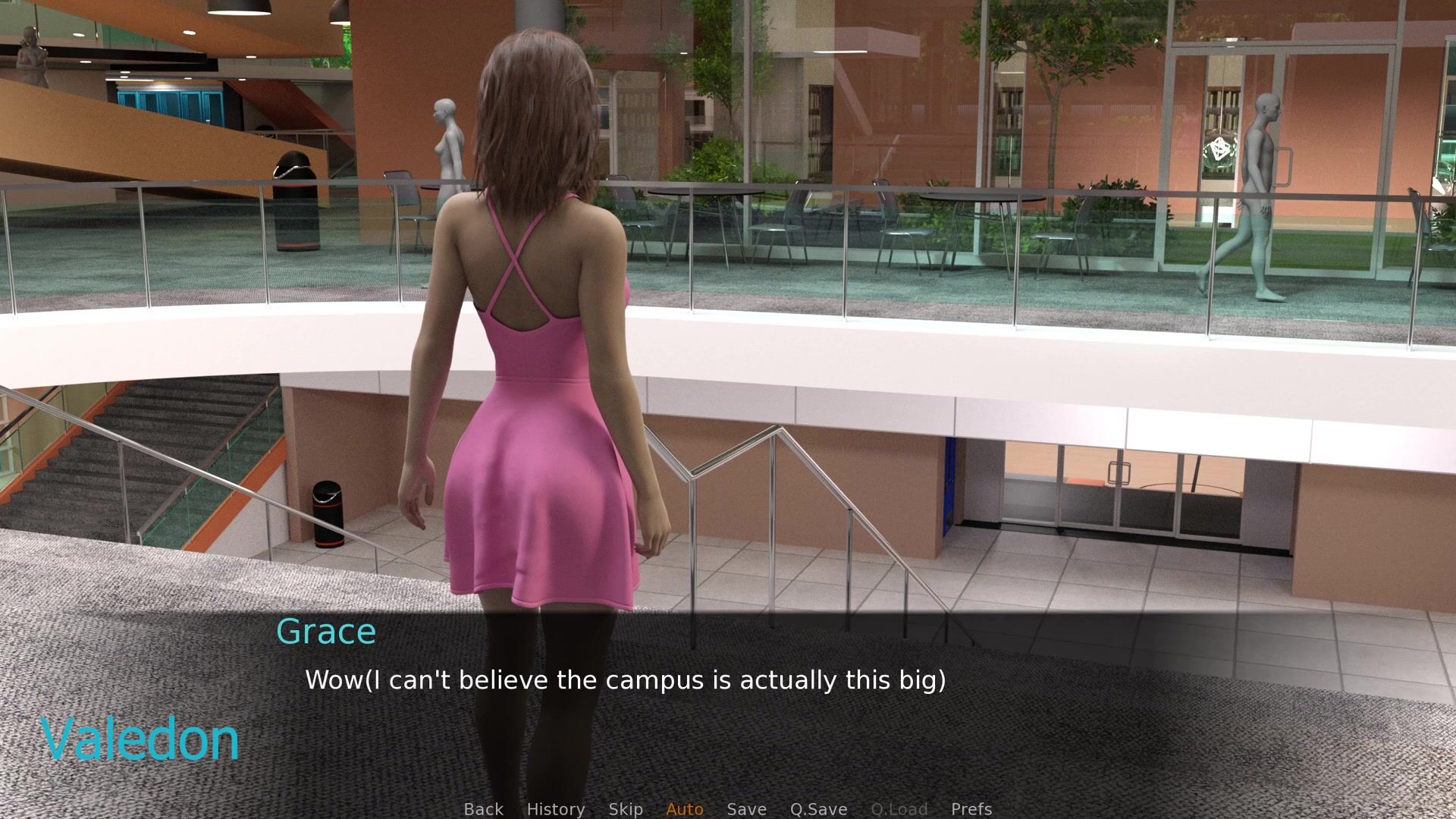Open the History log
Screen dimensions: 1456x819
(555, 809)
